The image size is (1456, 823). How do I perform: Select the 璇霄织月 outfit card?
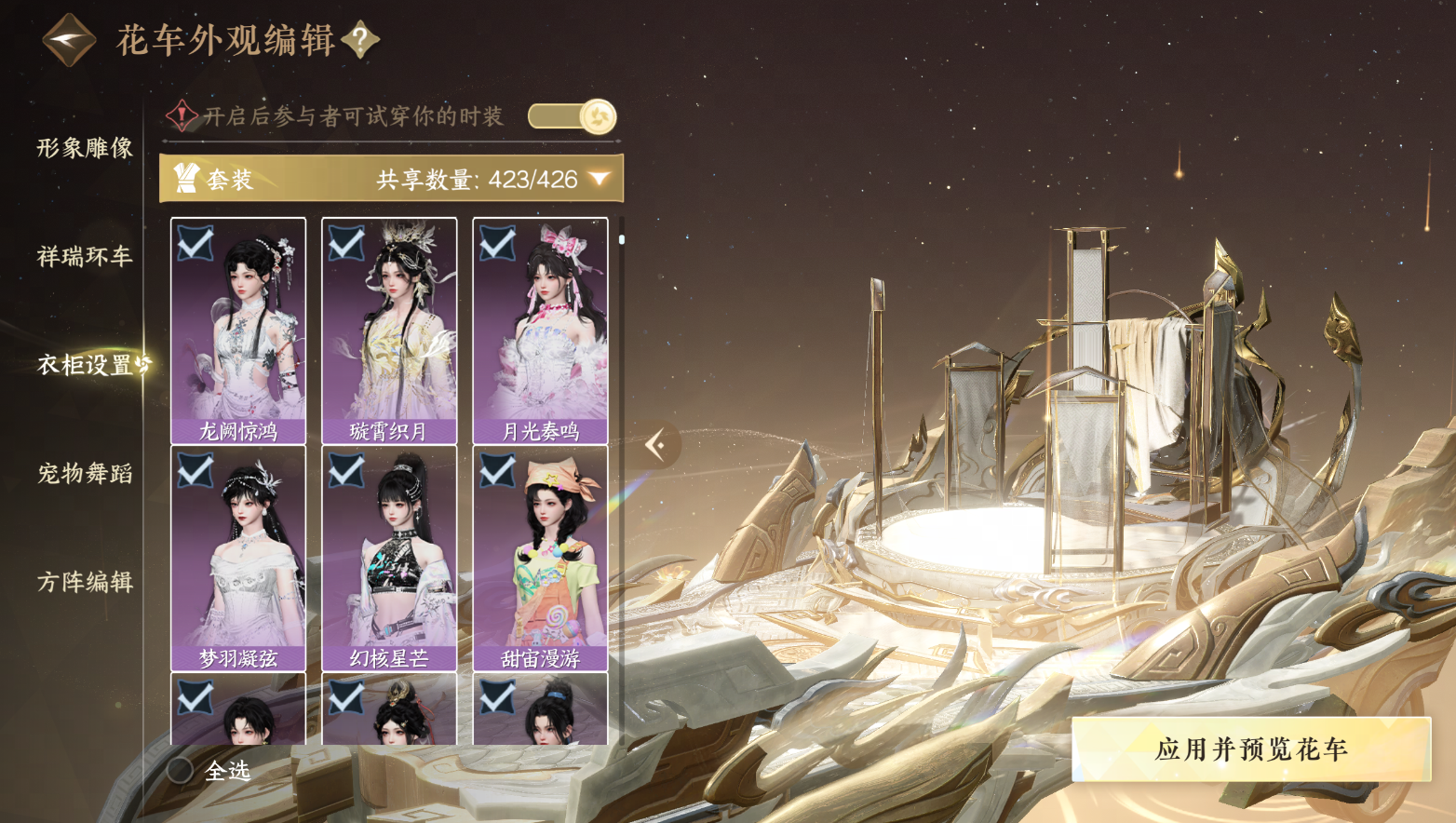[389, 331]
